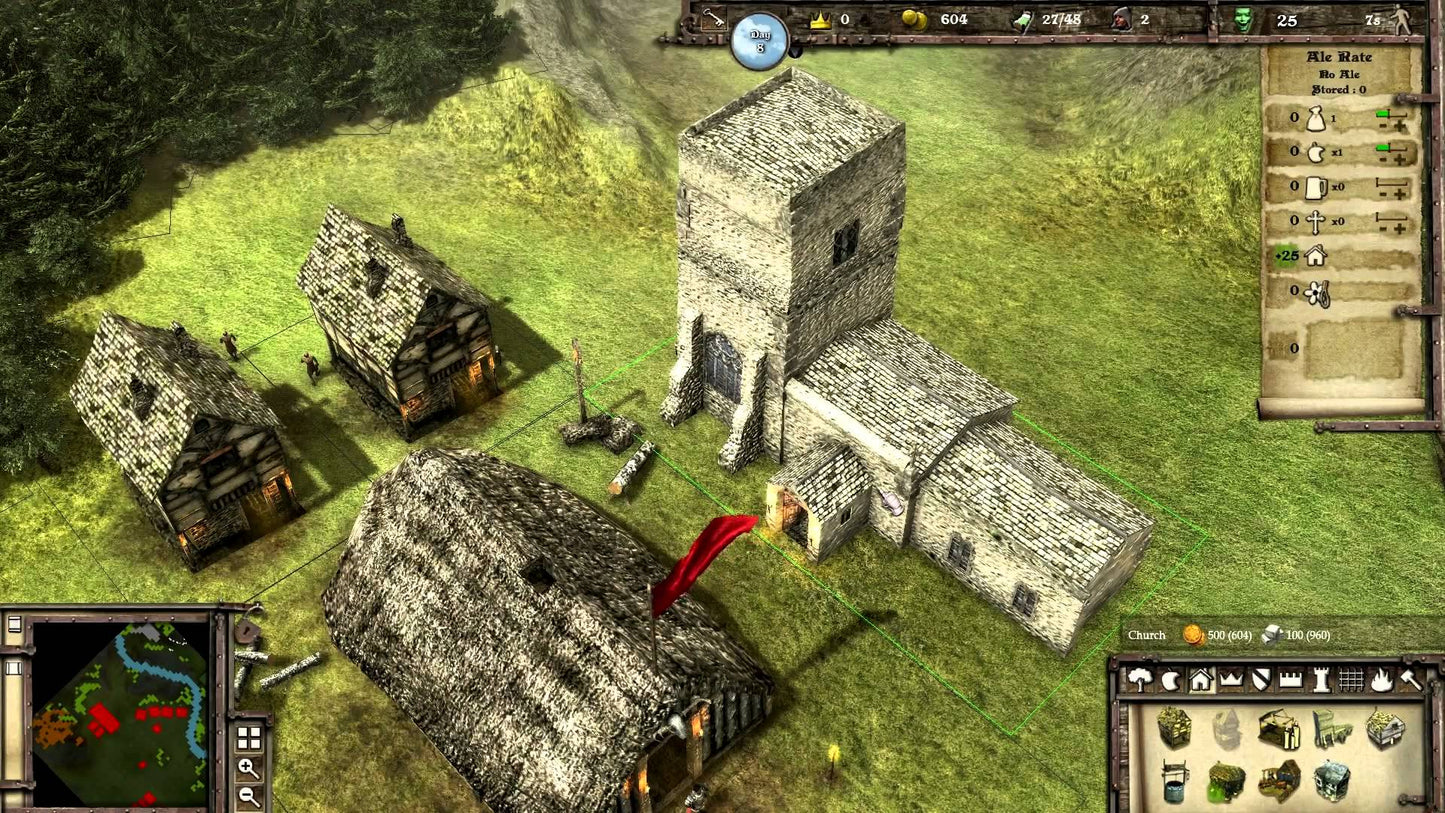Viewport: 1445px width, 813px height.
Task: Zoom out with the magnifier minus button
Action: pos(249,797)
